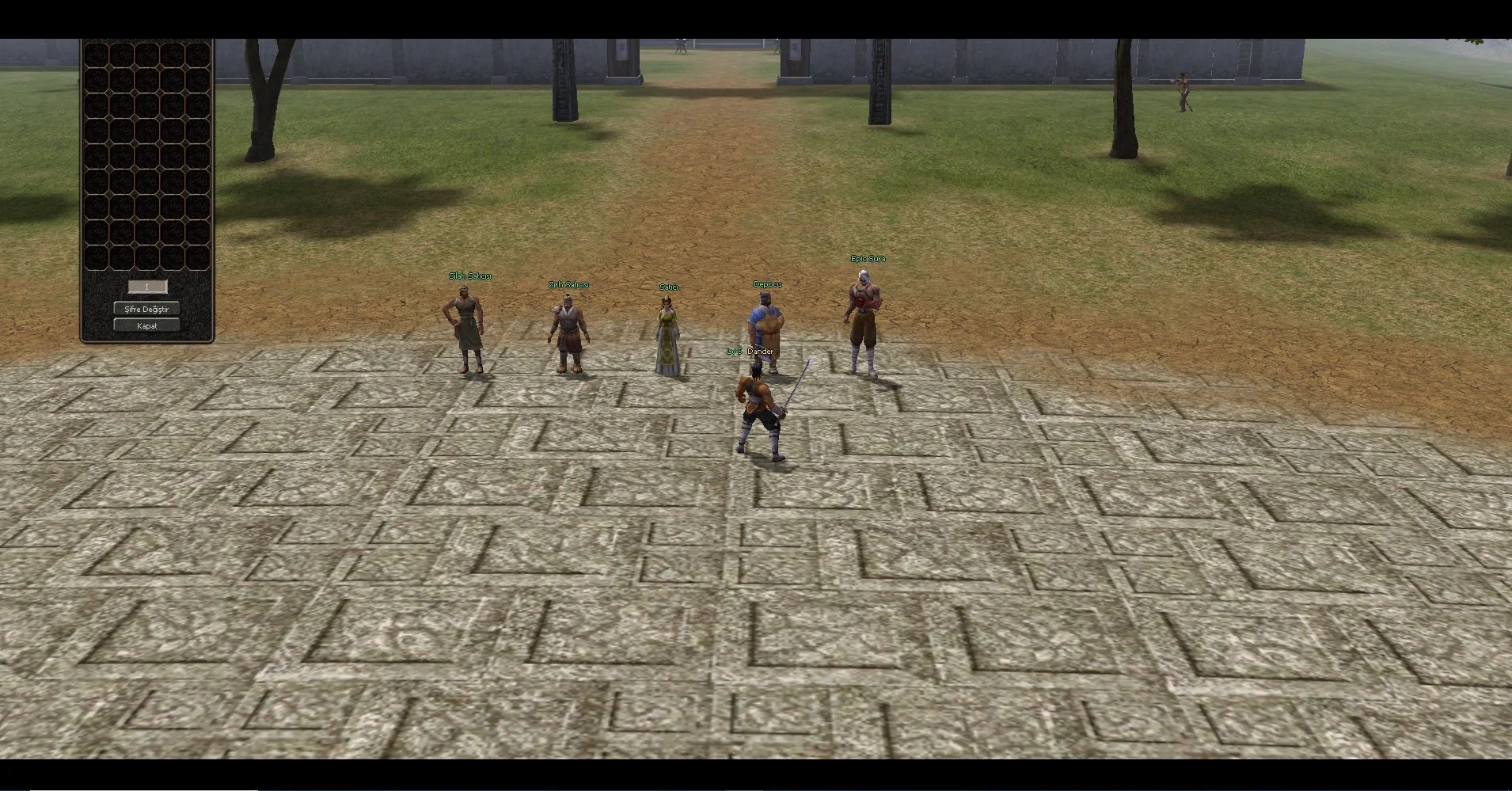Select storage page tab I
This screenshot has height=791, width=1512.
[x=147, y=287]
